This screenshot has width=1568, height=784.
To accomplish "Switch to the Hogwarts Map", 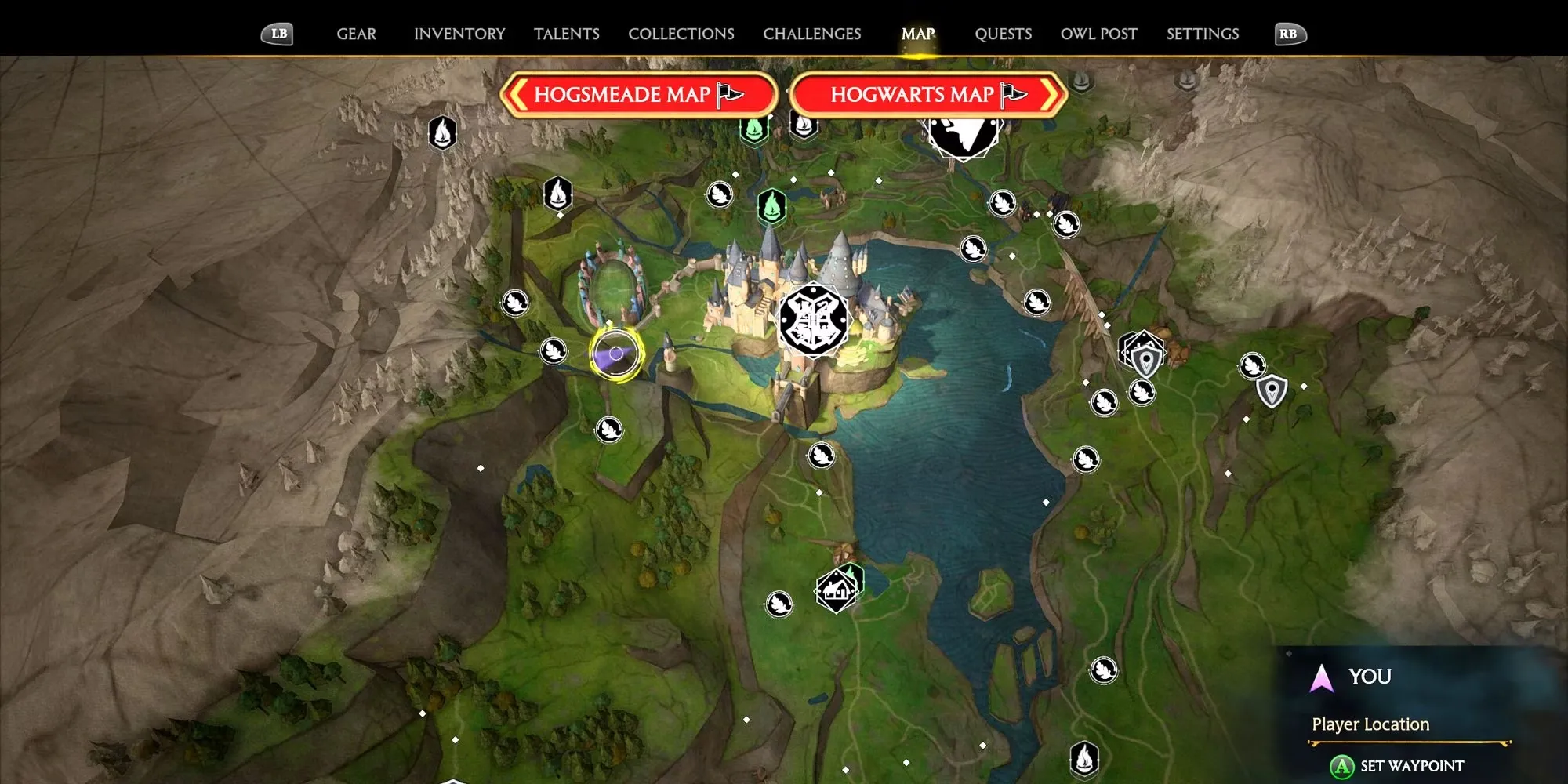I will (928, 95).
